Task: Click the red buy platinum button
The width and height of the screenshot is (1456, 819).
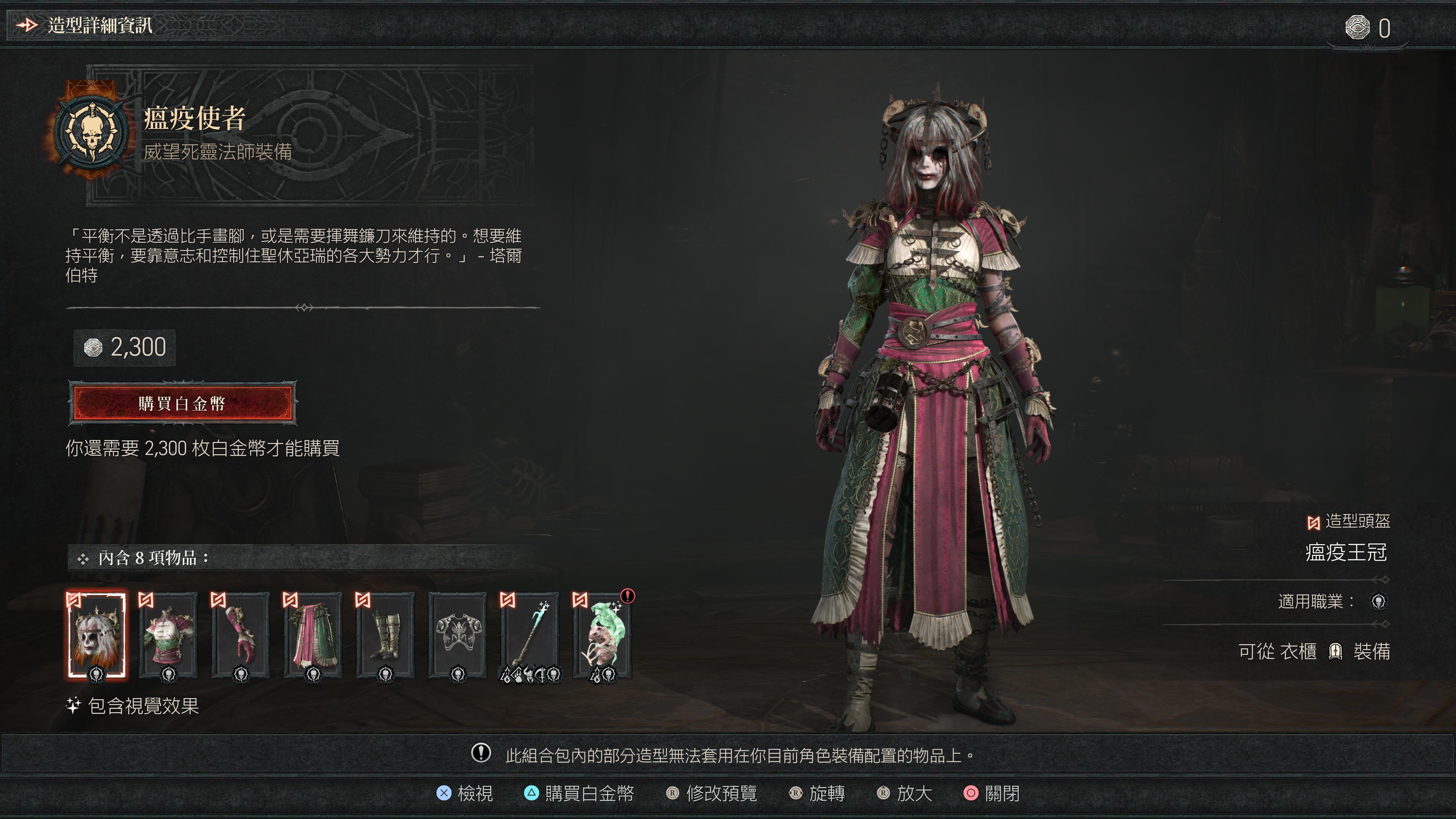Action: click(182, 403)
